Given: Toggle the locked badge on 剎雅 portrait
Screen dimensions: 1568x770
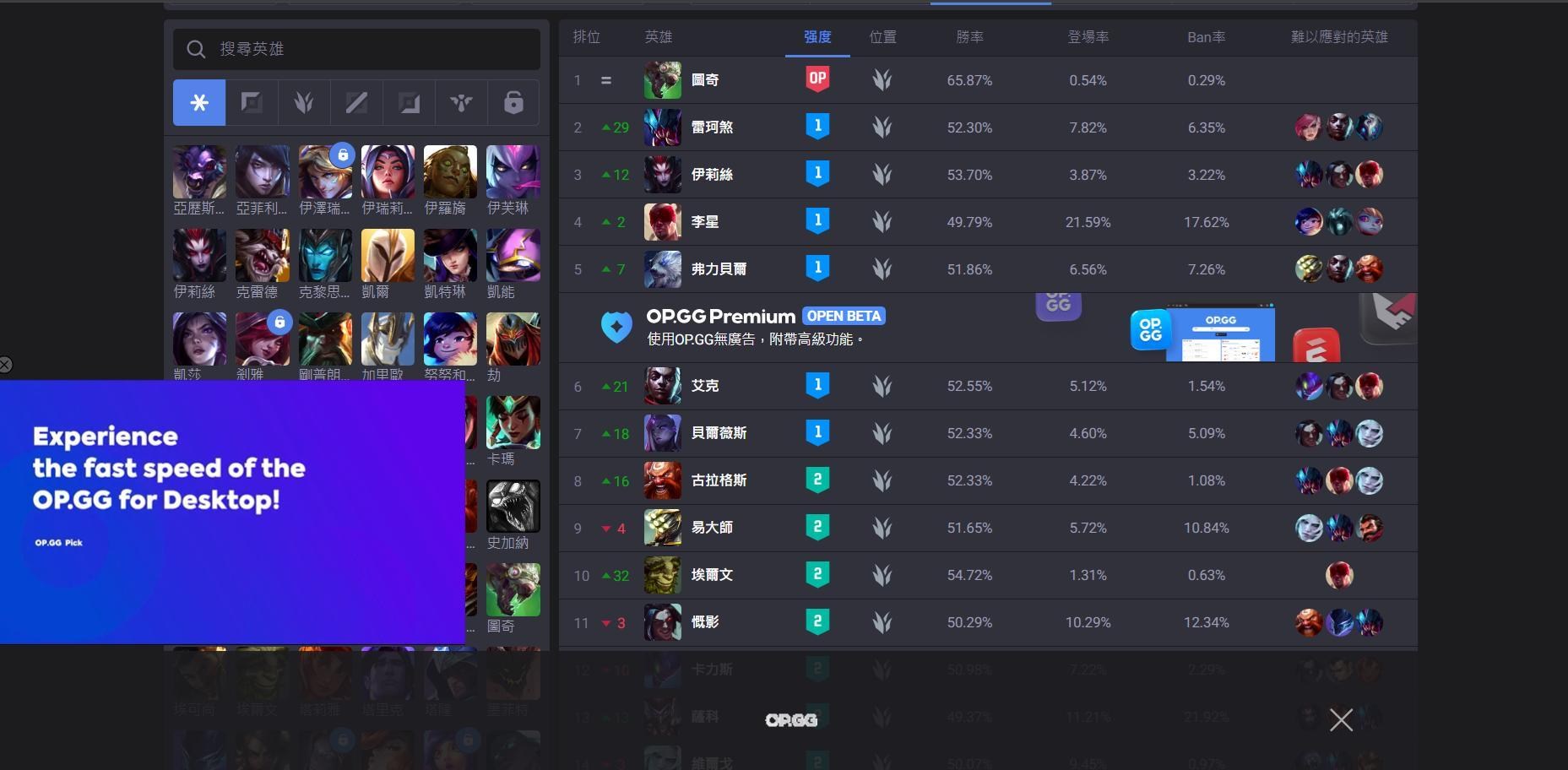Looking at the screenshot, I should coord(279,323).
